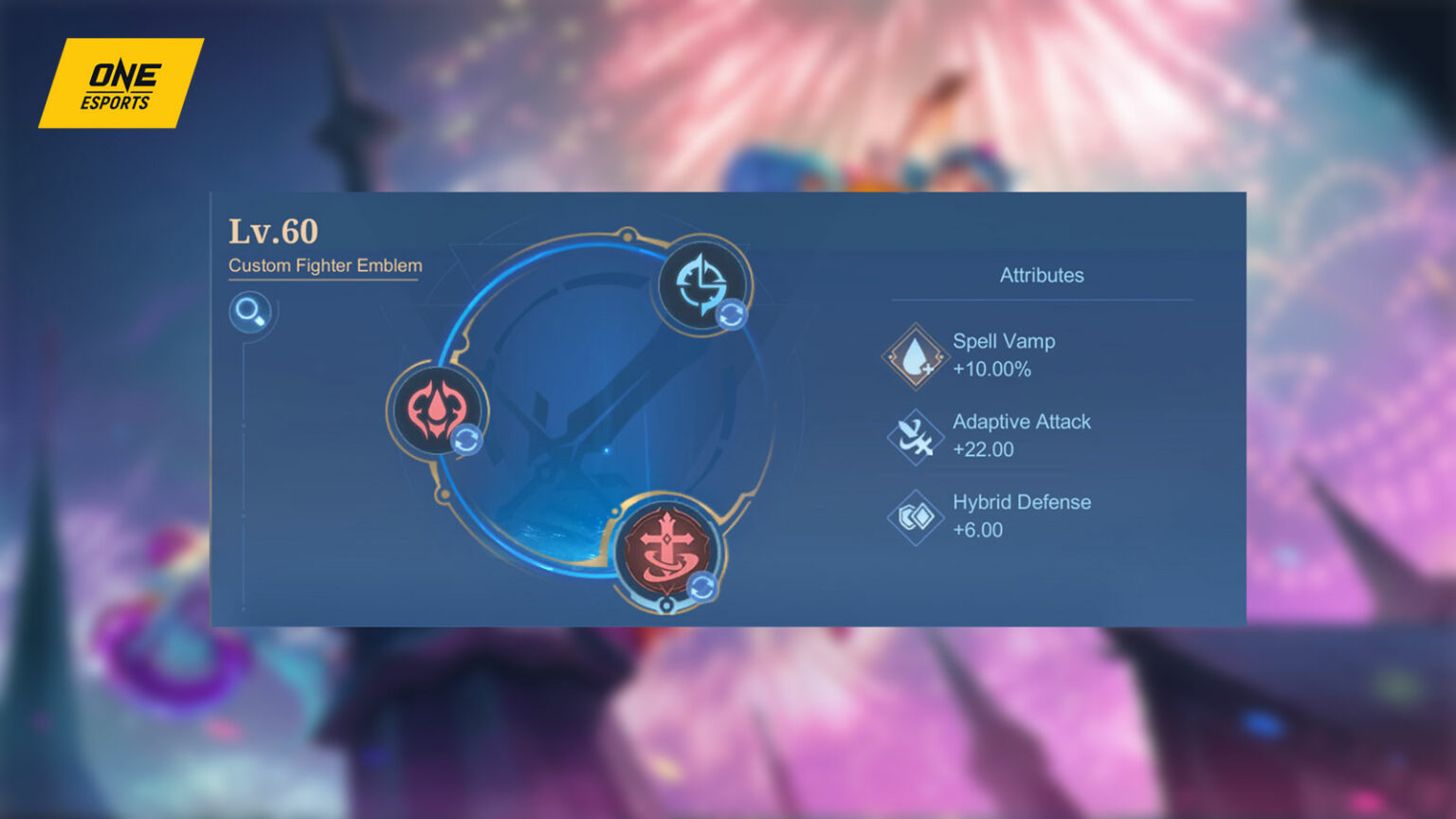Screen dimensions: 1456x819
Task: Click the Adaptive Attack sword attribute icon
Action: coord(914,435)
